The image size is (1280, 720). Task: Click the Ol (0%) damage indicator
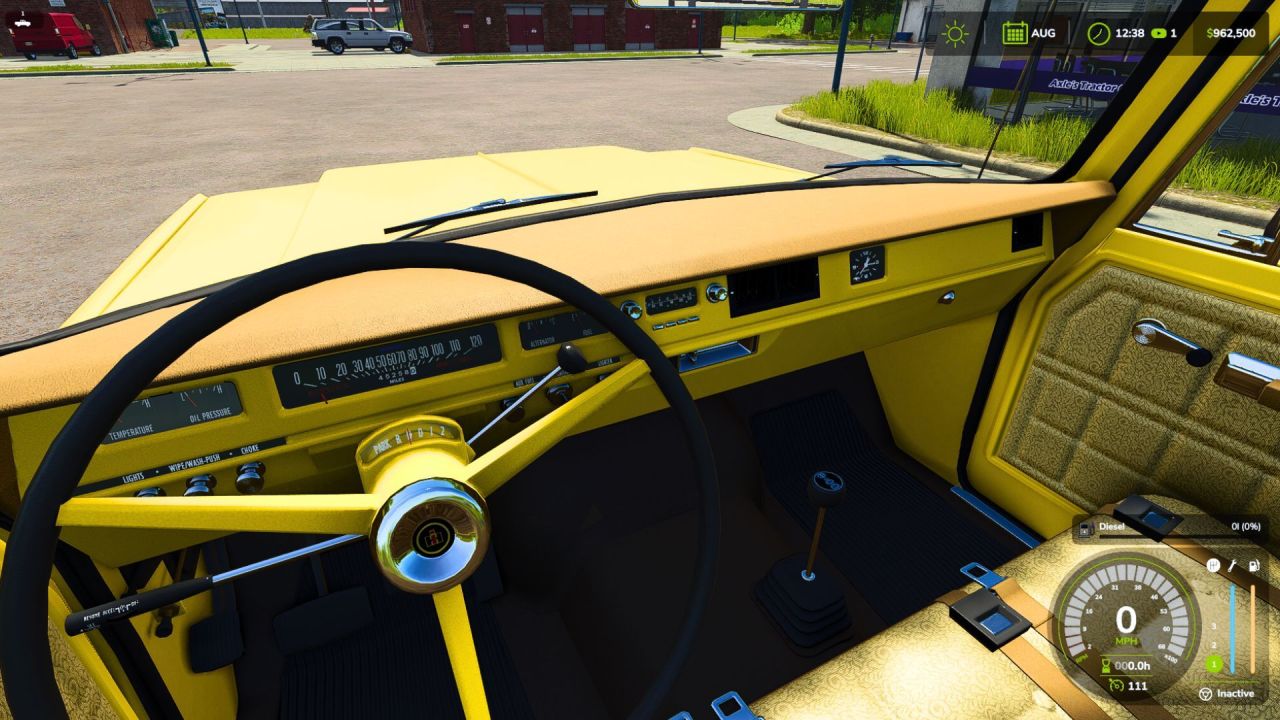(1244, 527)
